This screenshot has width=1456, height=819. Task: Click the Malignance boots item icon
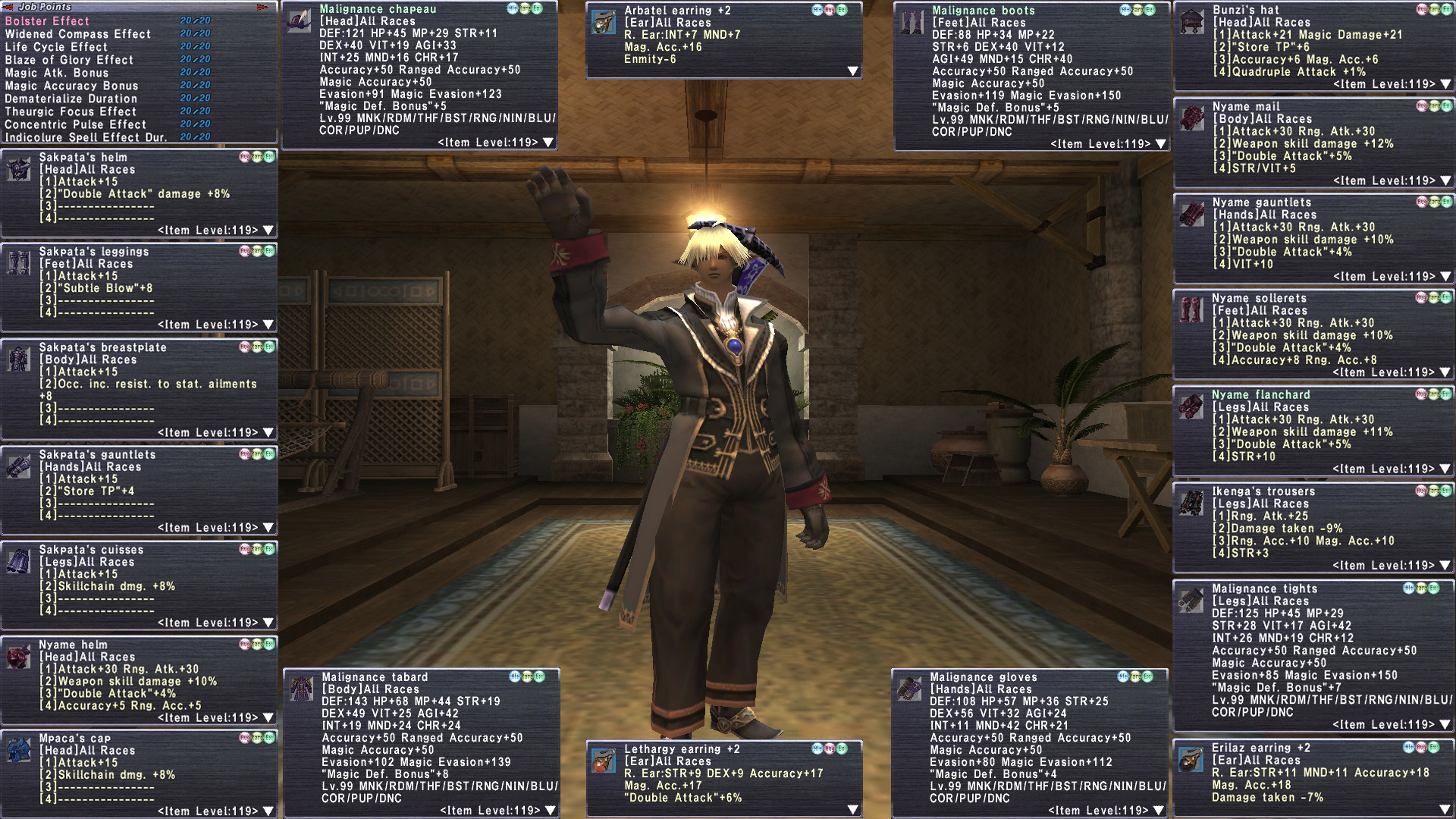tap(912, 22)
